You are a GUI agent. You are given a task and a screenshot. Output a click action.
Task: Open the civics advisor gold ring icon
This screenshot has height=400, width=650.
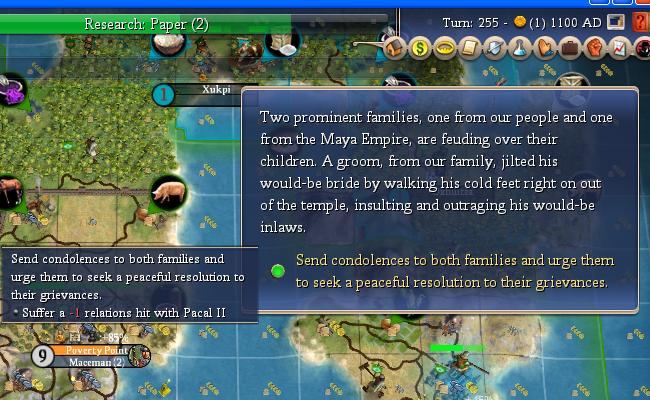tap(444, 47)
